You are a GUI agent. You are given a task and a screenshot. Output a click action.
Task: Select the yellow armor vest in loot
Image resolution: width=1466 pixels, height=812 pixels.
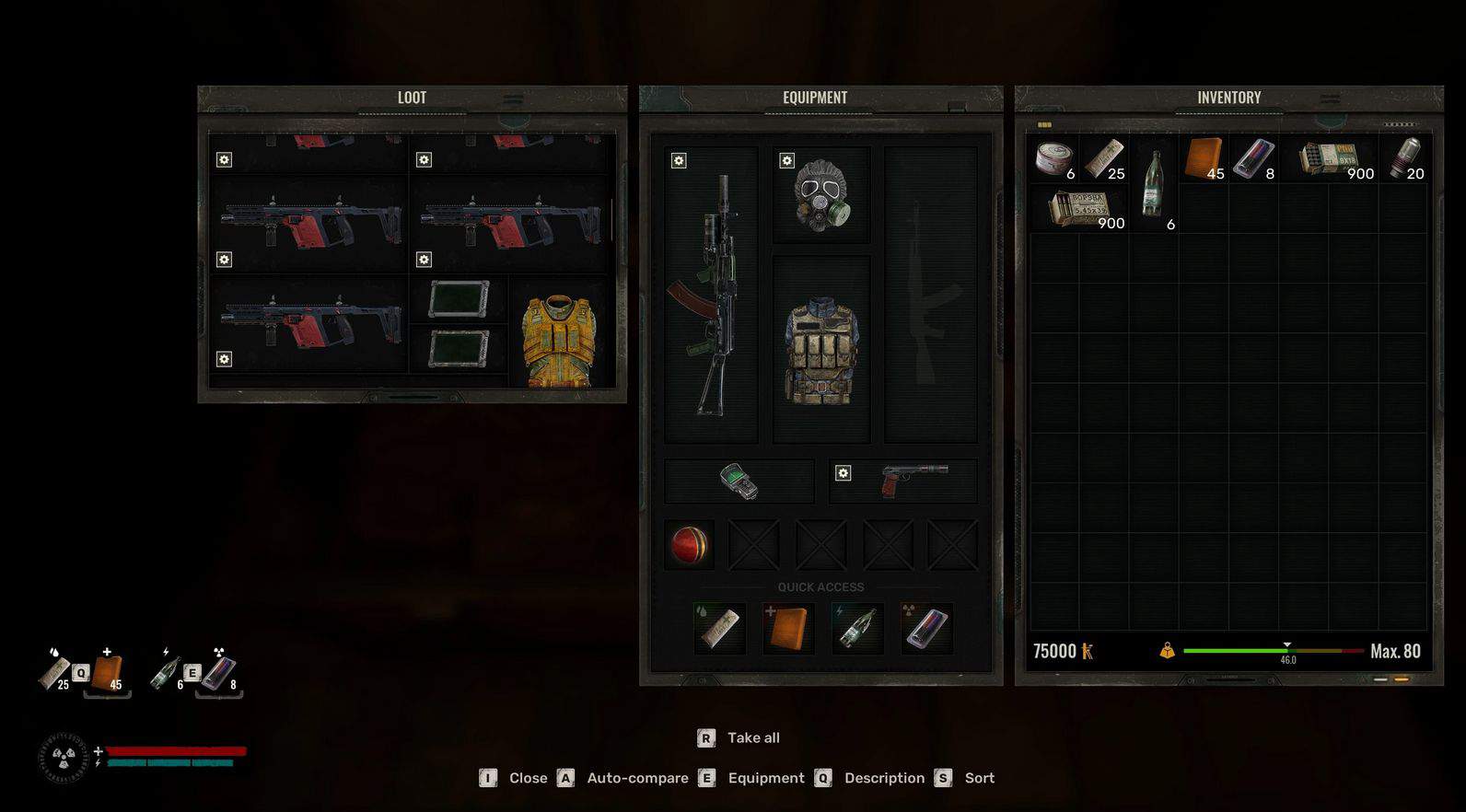(x=559, y=341)
